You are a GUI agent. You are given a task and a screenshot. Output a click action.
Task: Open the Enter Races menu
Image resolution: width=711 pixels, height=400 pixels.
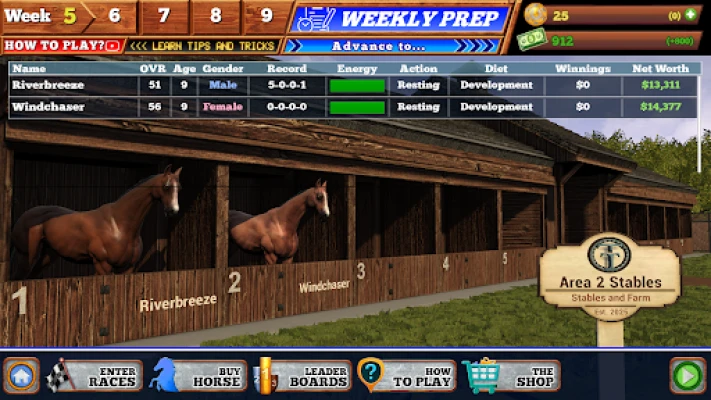pos(96,375)
